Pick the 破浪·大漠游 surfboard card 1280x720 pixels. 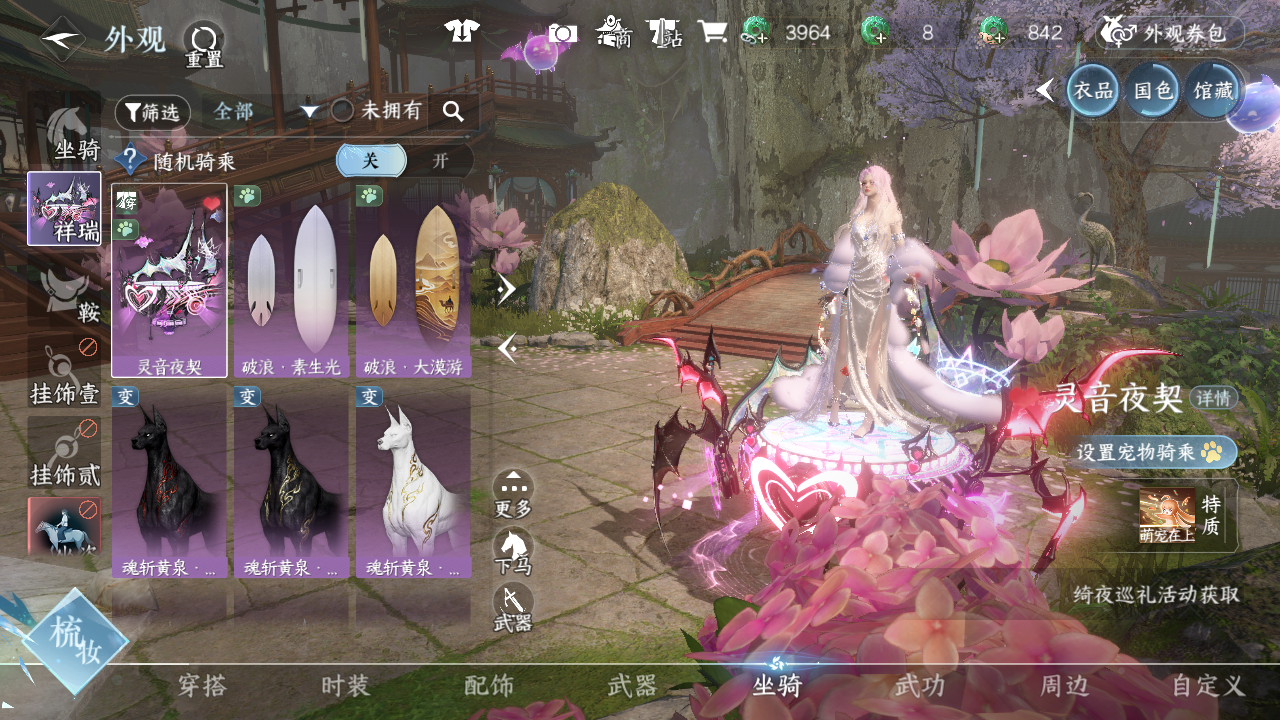(x=413, y=281)
